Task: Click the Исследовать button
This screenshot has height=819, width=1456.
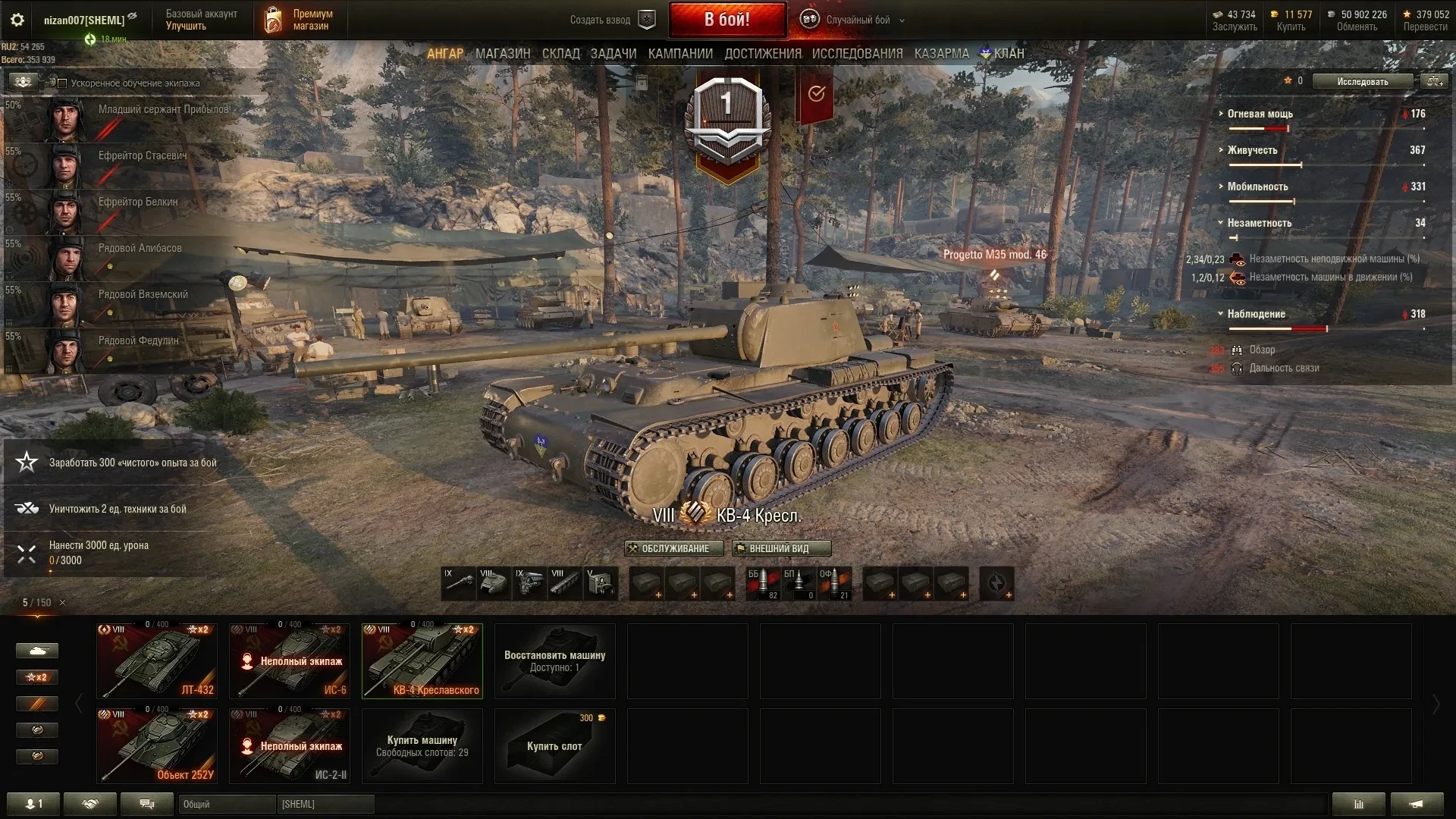Action: 1362,82
